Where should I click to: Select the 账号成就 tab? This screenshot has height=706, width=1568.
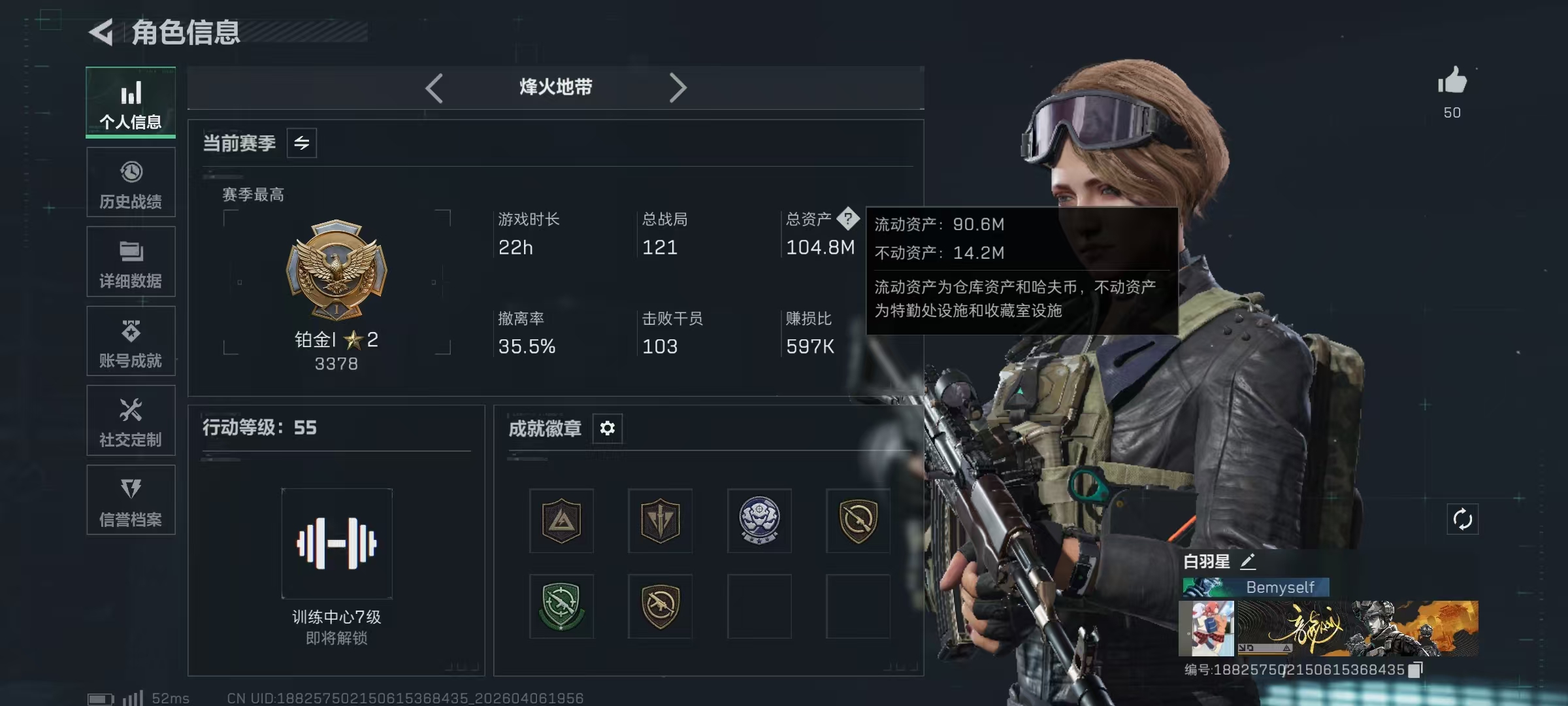(131, 341)
